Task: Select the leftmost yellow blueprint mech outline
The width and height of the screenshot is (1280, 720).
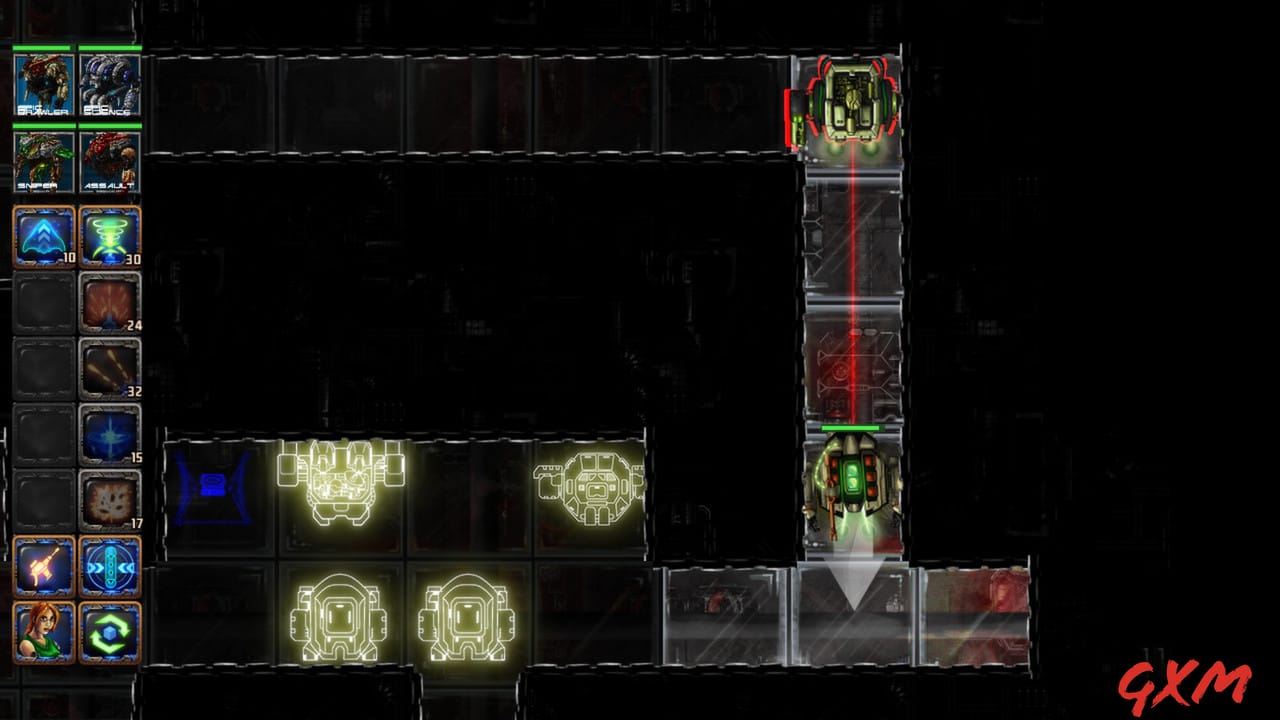Action: (x=337, y=487)
